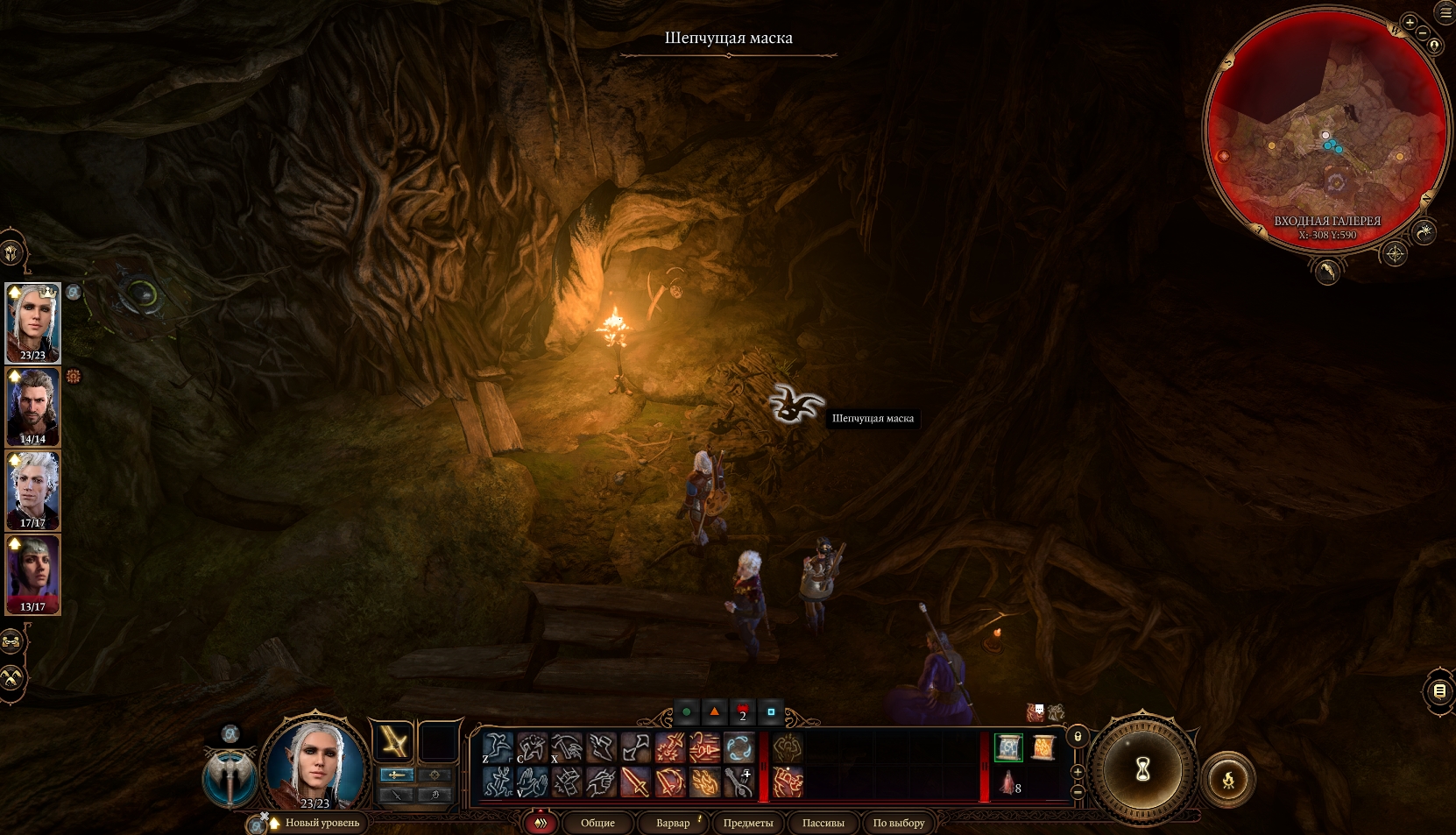Viewport: 1456px width, 835px height.
Task: Switch to the Общие hotbar tab
Action: (597, 823)
